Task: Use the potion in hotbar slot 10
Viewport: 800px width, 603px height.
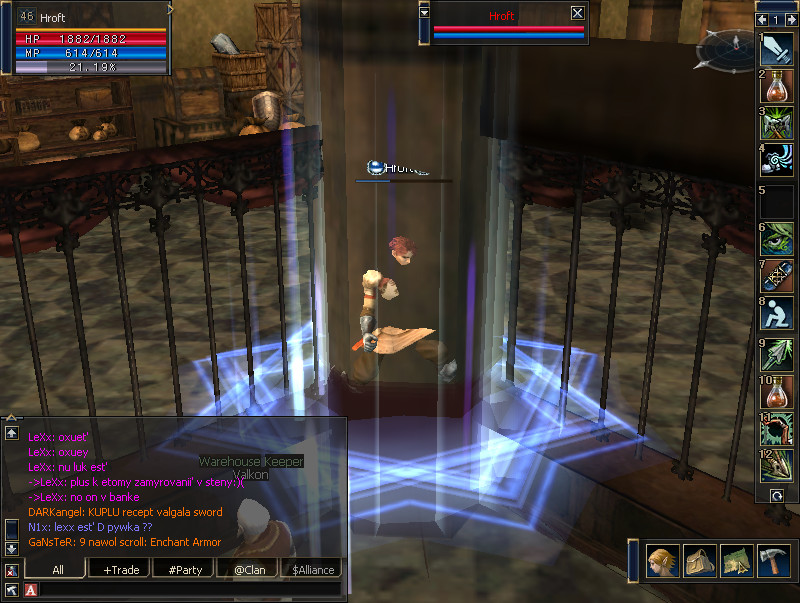Action: (x=777, y=390)
